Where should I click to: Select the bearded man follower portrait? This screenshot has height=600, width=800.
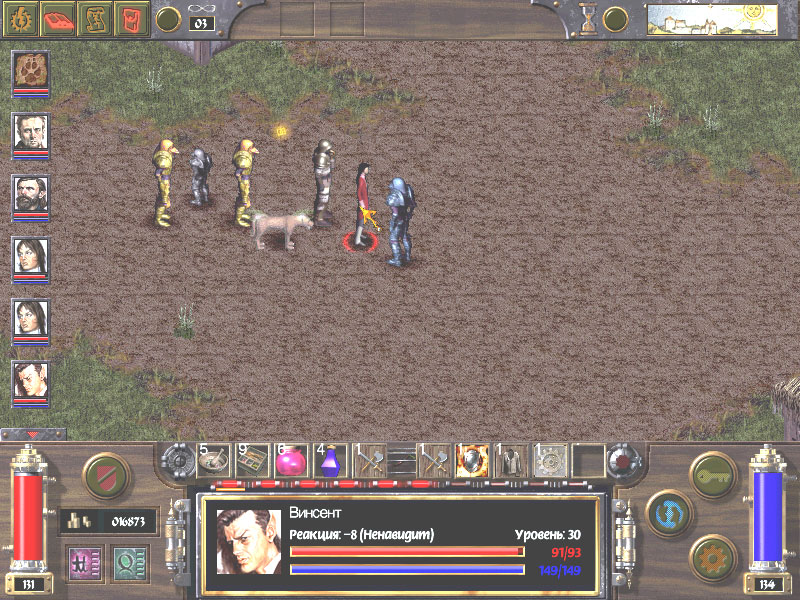pyautogui.click(x=31, y=194)
